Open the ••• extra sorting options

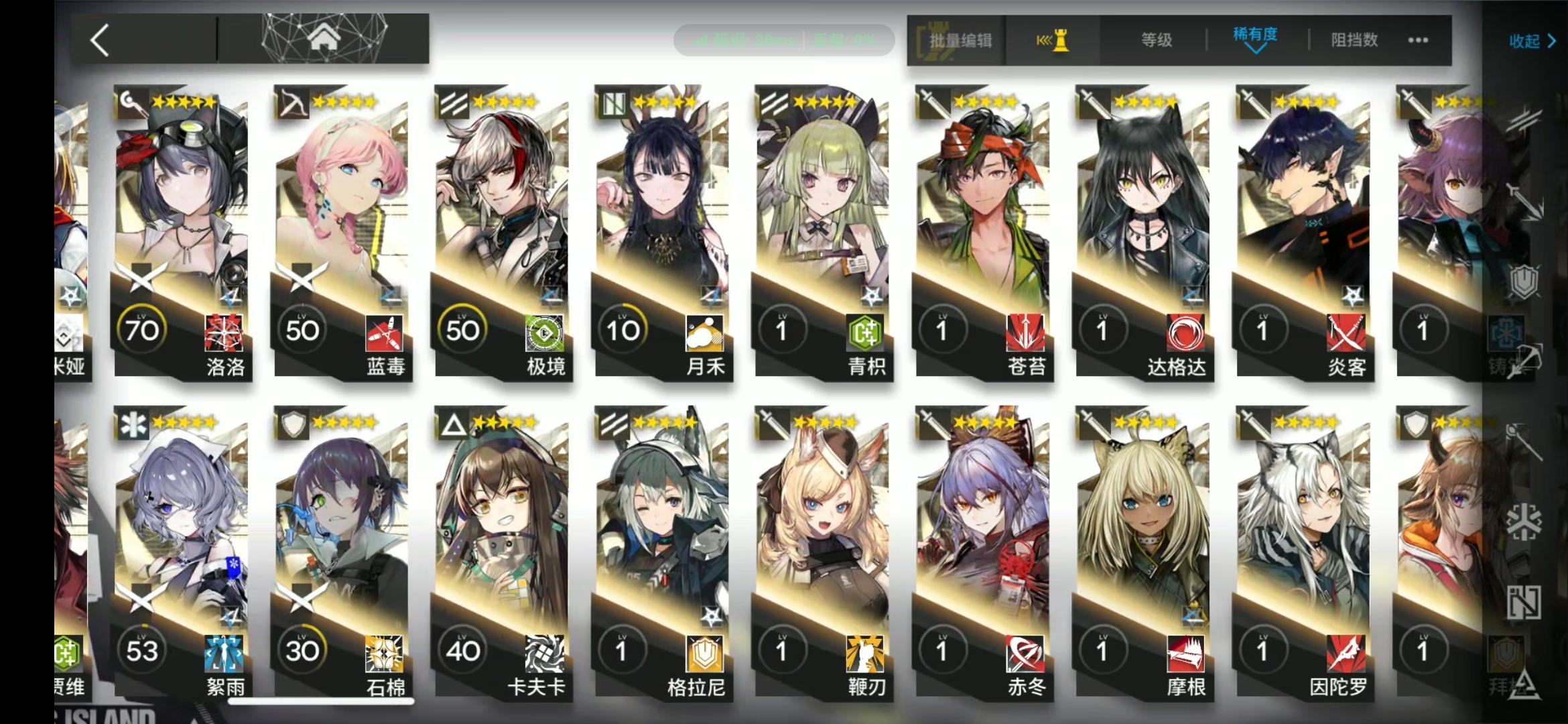tap(1417, 40)
